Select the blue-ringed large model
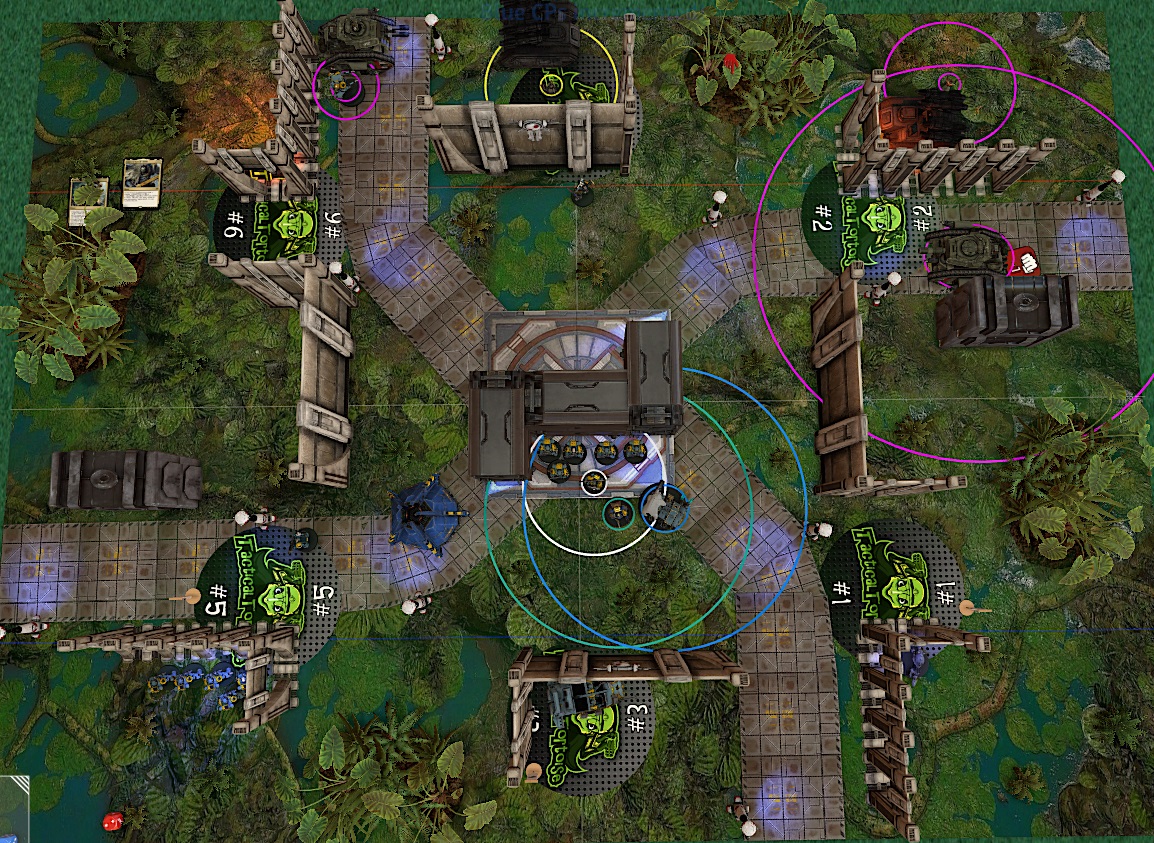The image size is (1154, 843). (x=666, y=507)
